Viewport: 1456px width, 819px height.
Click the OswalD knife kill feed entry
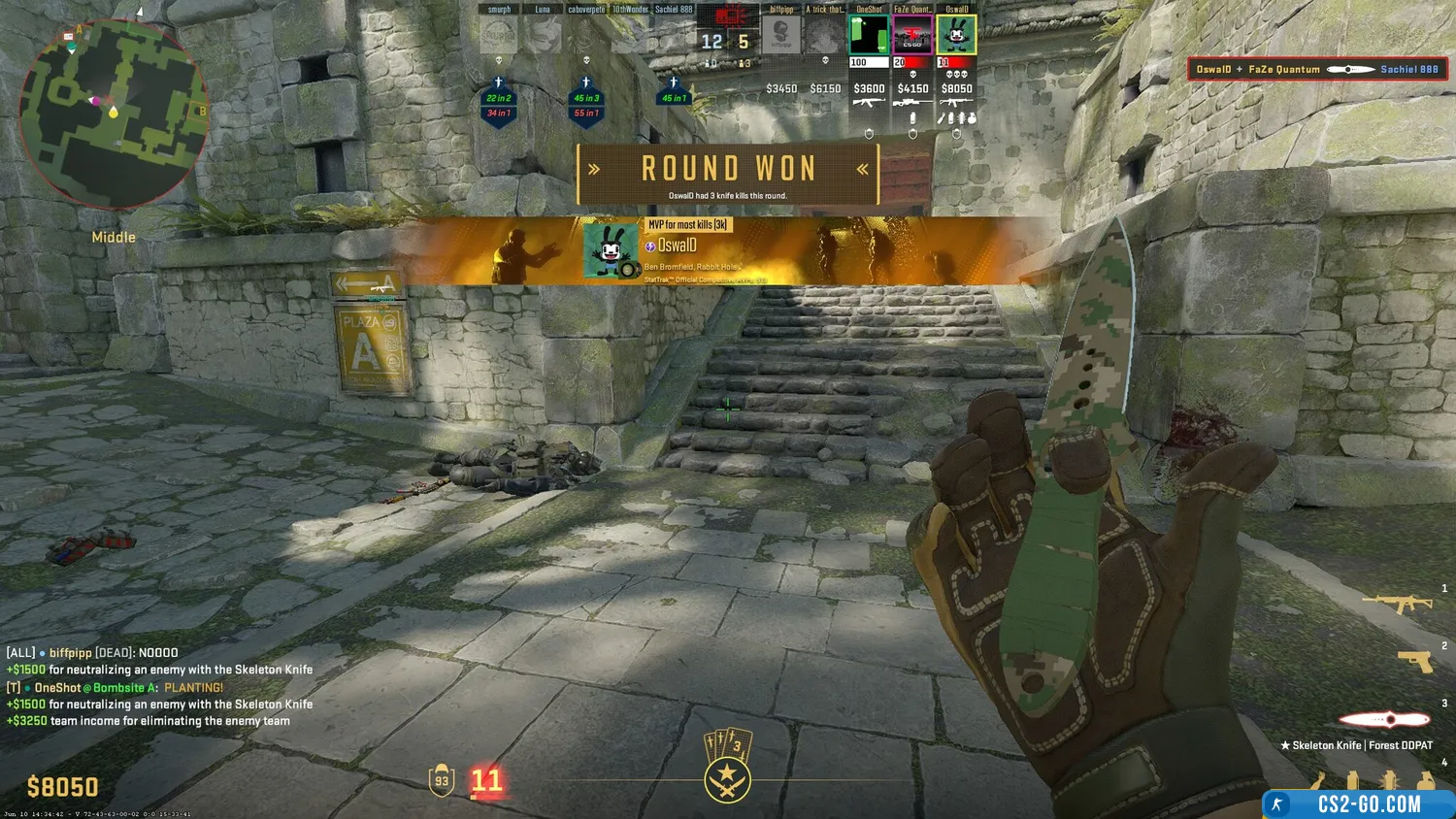pyautogui.click(x=1317, y=69)
